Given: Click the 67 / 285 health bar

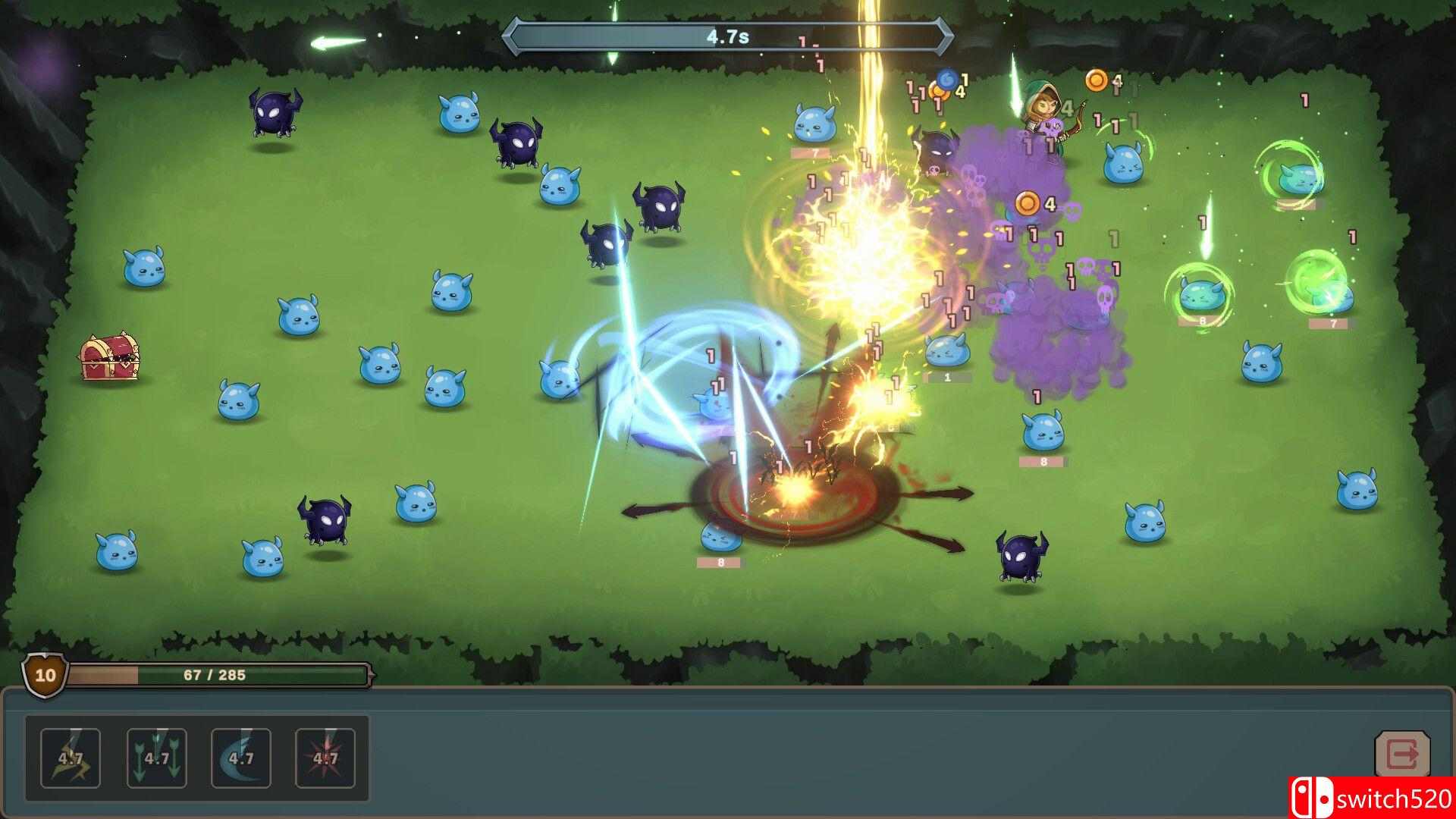Looking at the screenshot, I should 216,673.
